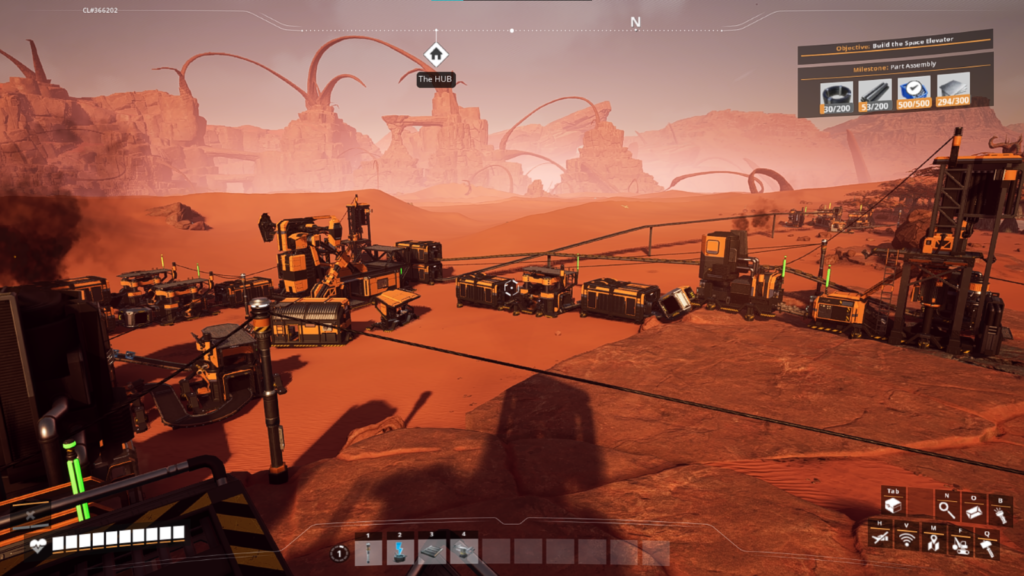1024x576 pixels.
Task: Open dismantle mode excavator icon
Action: pyautogui.click(x=959, y=543)
